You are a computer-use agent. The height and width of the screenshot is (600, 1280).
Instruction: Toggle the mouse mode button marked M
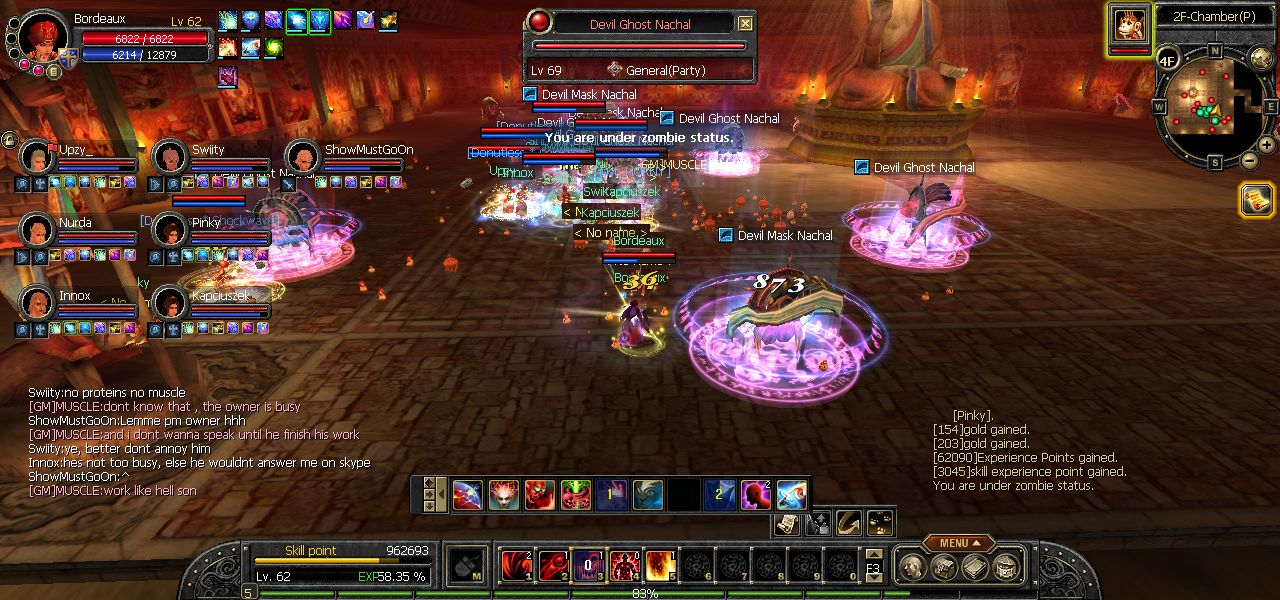click(x=466, y=567)
